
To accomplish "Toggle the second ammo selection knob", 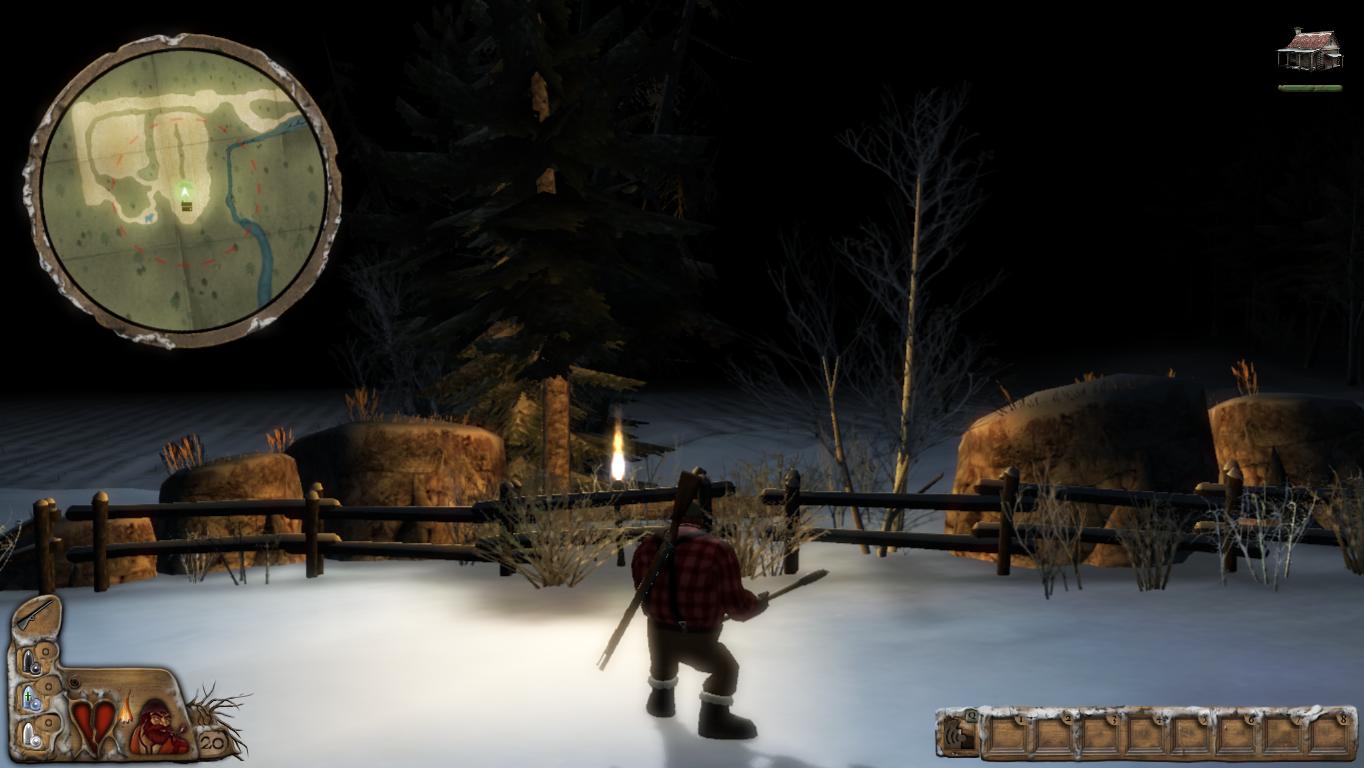I will (x=49, y=686).
